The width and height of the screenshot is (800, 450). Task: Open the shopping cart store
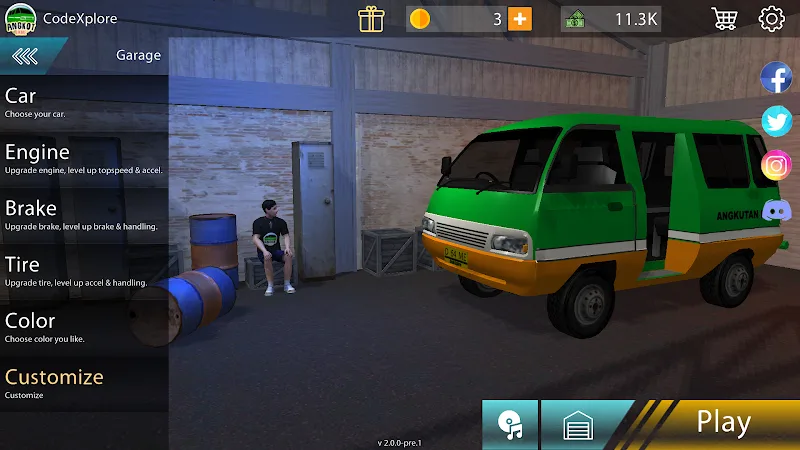click(724, 19)
